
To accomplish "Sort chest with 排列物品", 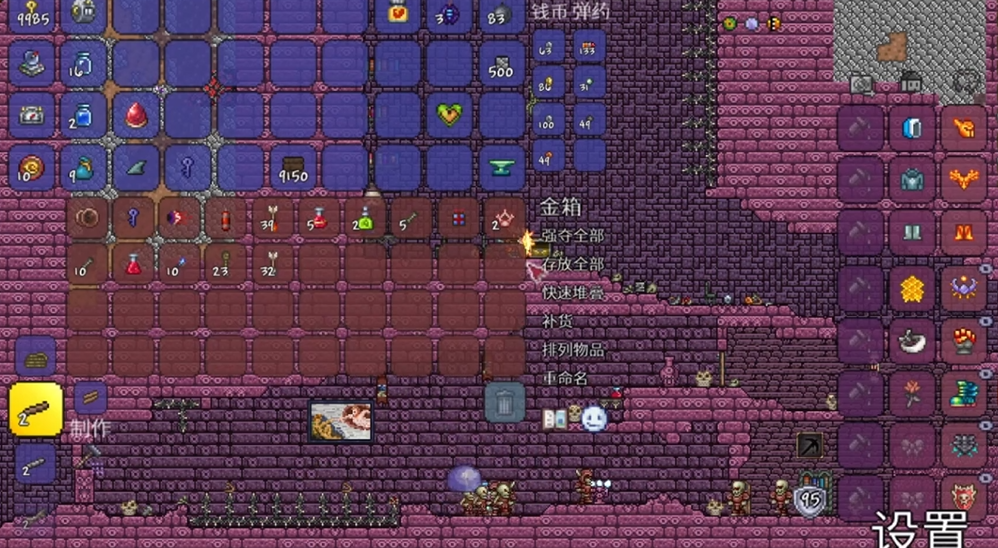I will pos(575,351).
